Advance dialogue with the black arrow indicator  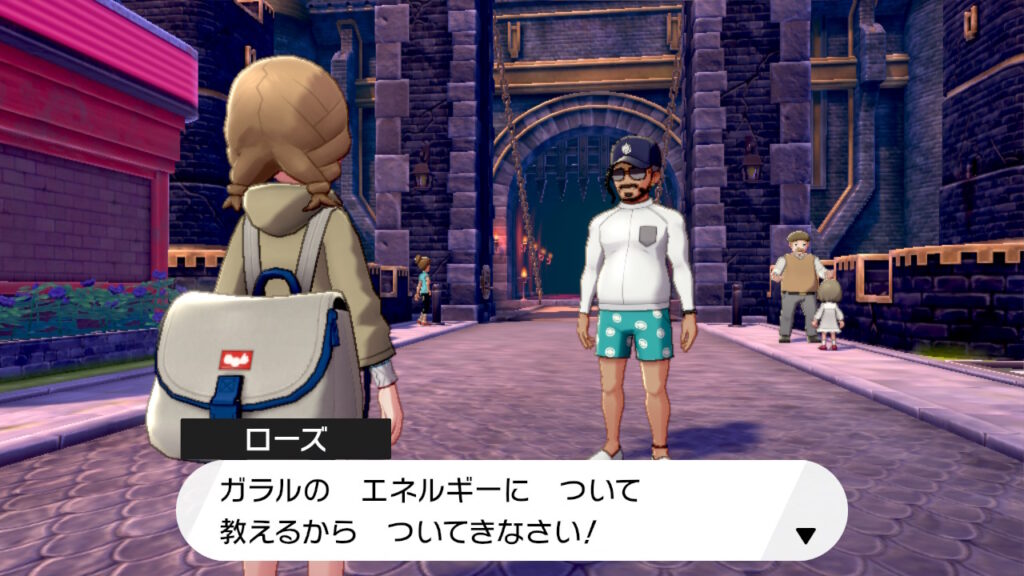pyautogui.click(x=805, y=535)
